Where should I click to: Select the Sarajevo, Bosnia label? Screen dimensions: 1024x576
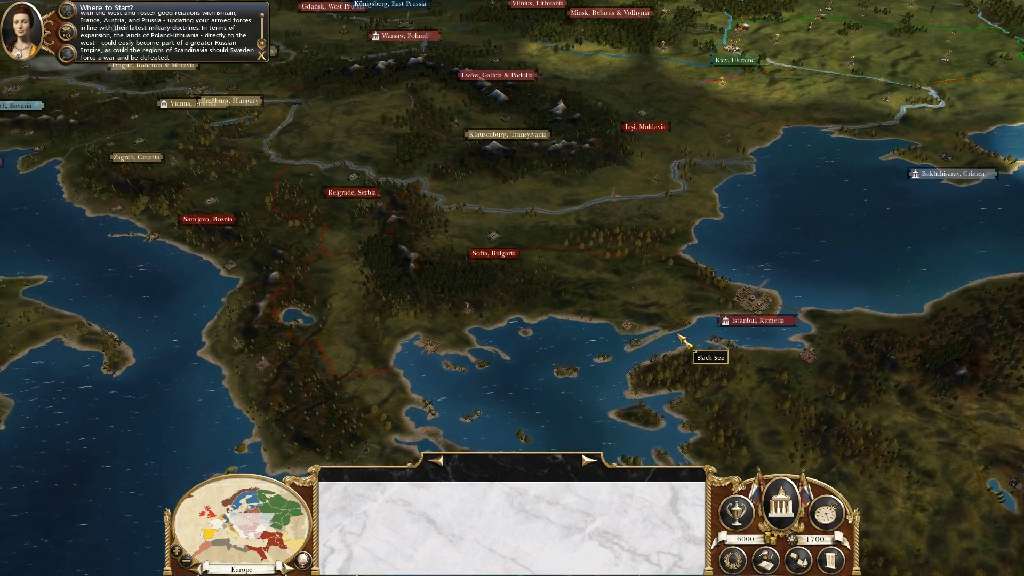[x=208, y=219]
